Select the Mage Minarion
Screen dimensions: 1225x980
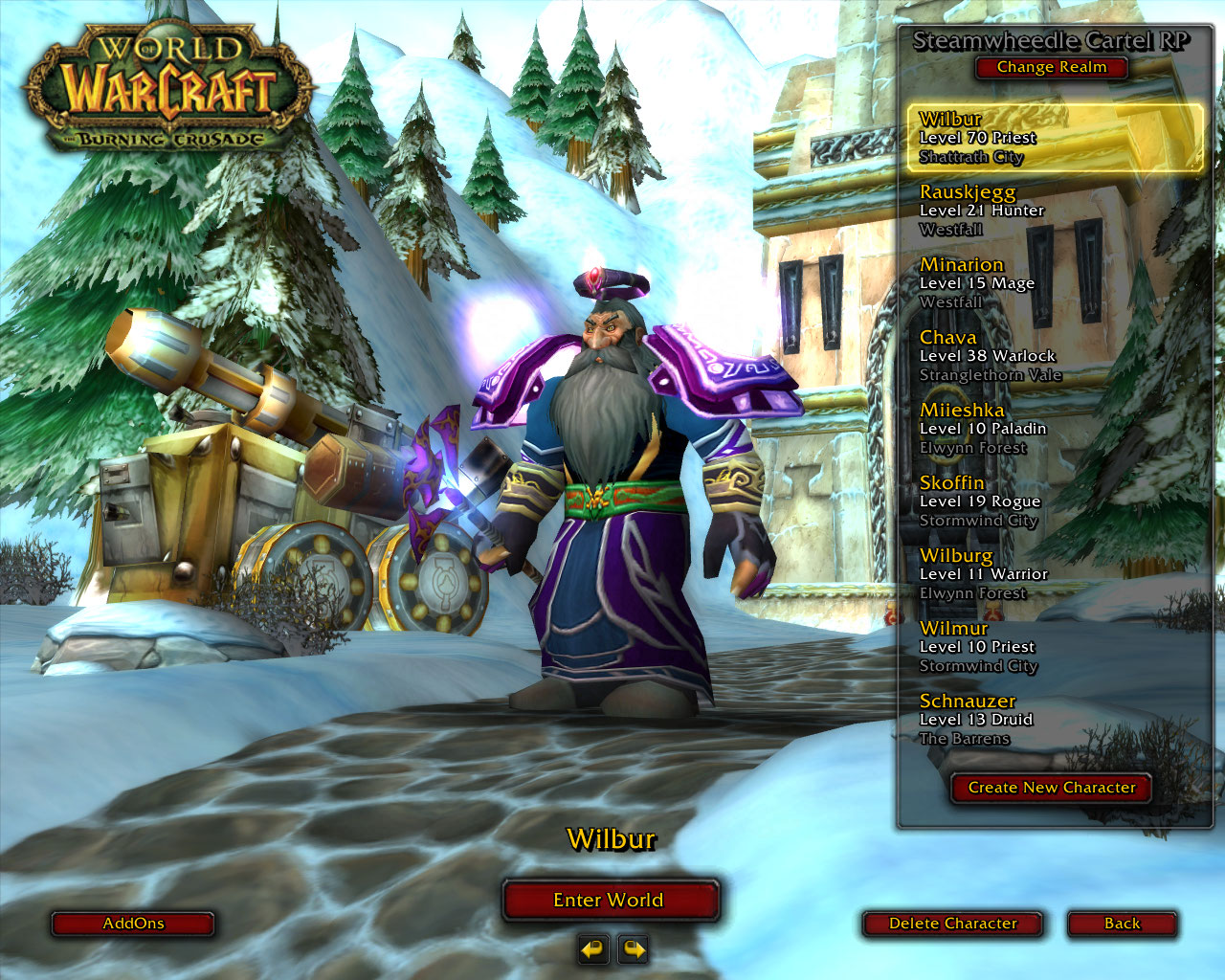(1053, 283)
